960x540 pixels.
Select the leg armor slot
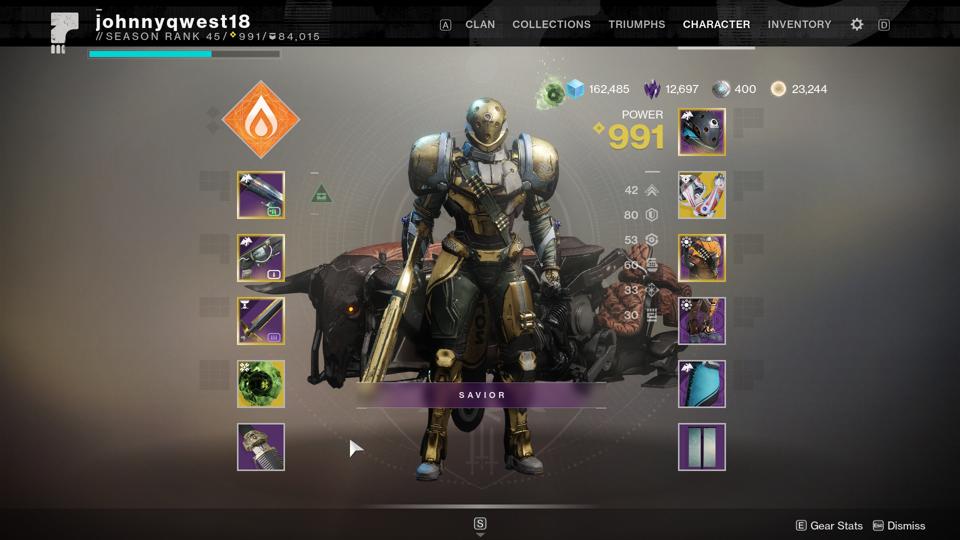tap(702, 321)
